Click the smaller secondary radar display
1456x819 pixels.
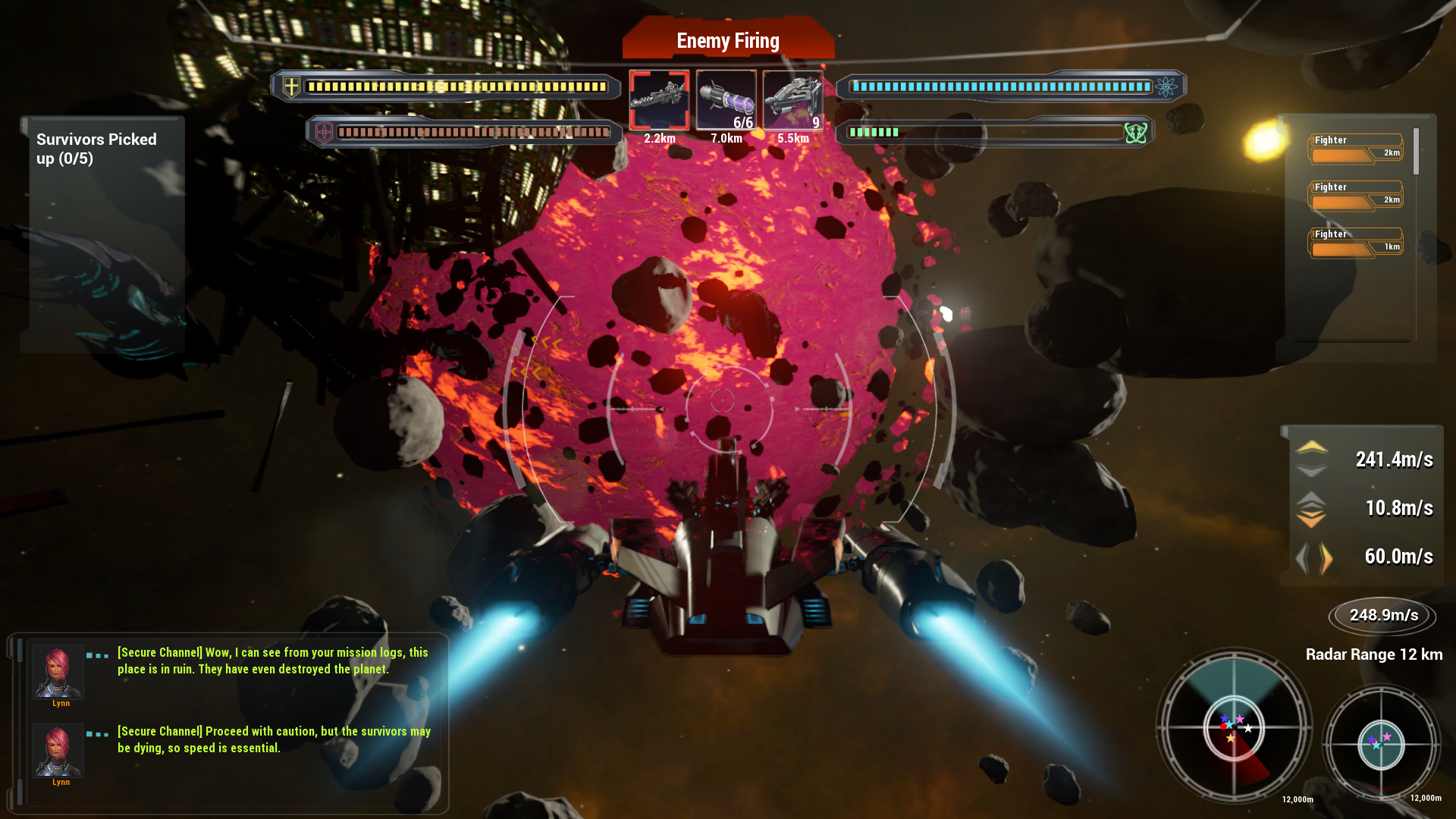click(1381, 744)
